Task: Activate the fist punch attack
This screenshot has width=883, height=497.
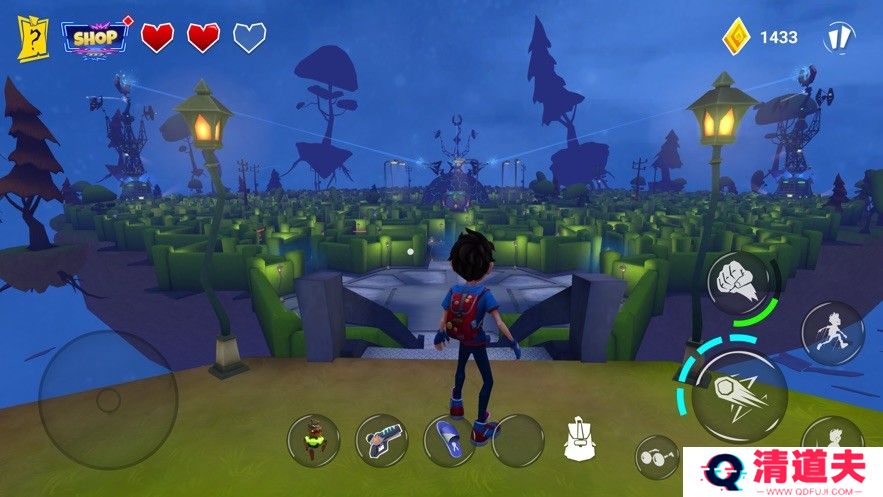Action: click(738, 282)
